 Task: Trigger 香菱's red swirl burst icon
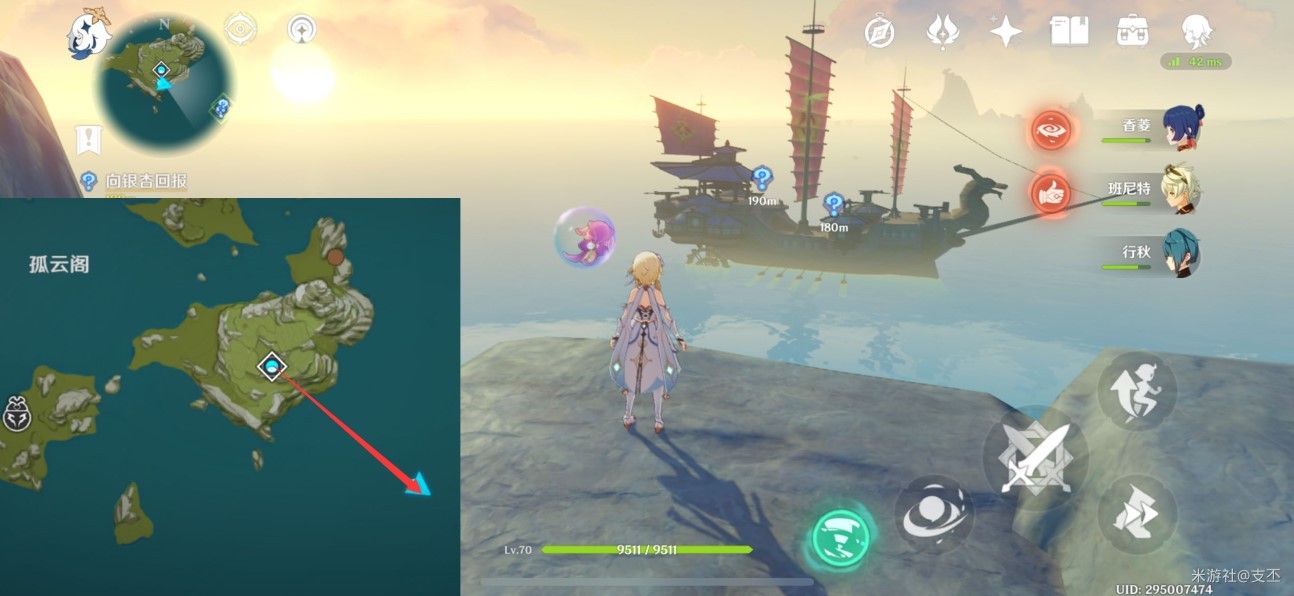[x=1052, y=130]
